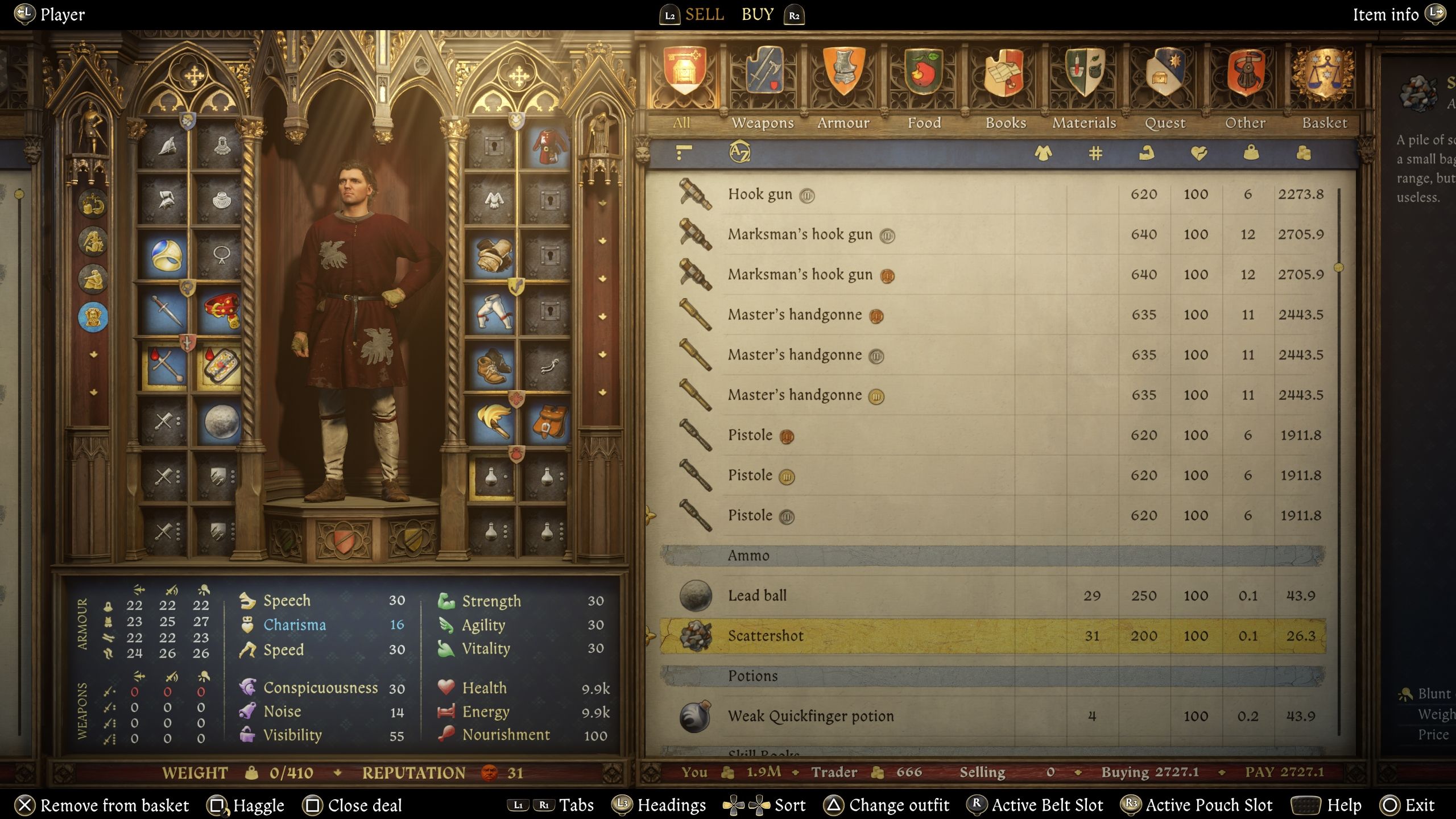Click the hash quantity column icon

click(x=1095, y=154)
